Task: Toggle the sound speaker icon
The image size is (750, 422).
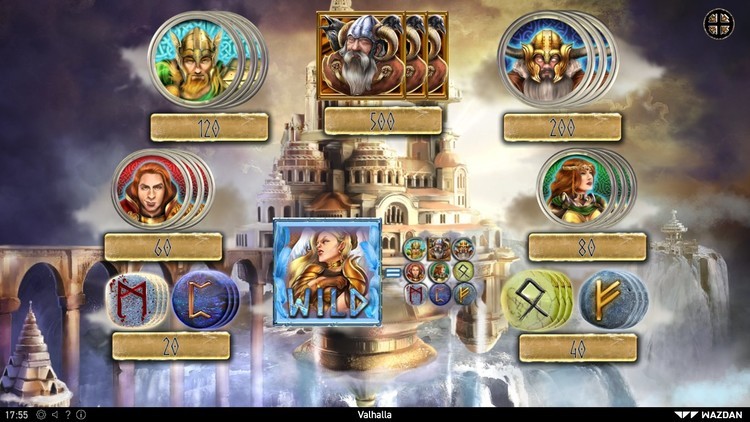Action: point(54,414)
